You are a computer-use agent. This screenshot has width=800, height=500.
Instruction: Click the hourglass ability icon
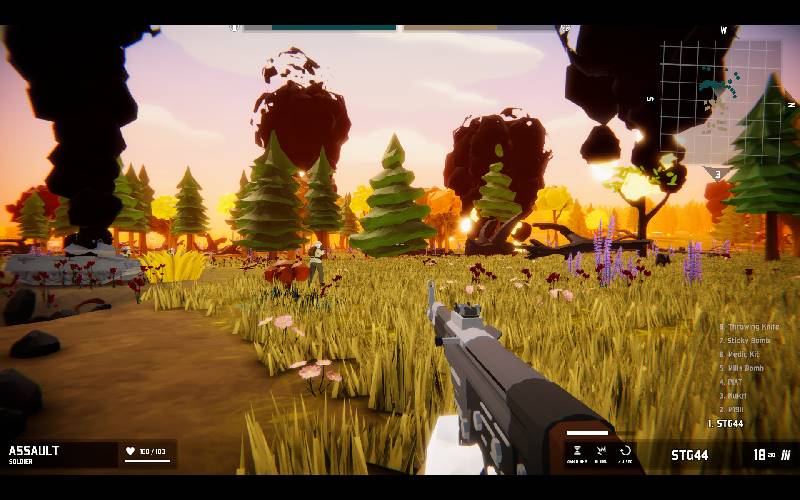click(x=575, y=452)
